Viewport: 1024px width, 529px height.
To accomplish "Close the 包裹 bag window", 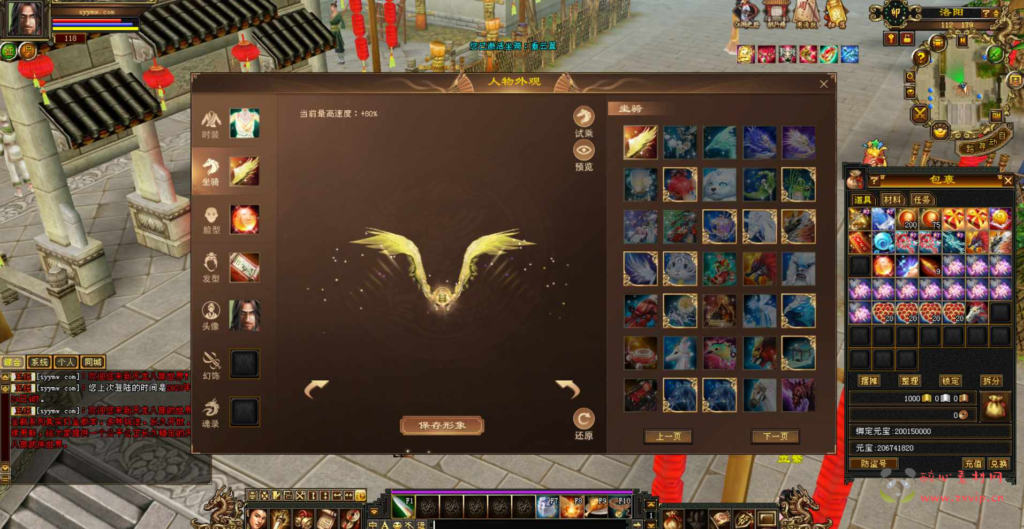I will point(1007,180).
